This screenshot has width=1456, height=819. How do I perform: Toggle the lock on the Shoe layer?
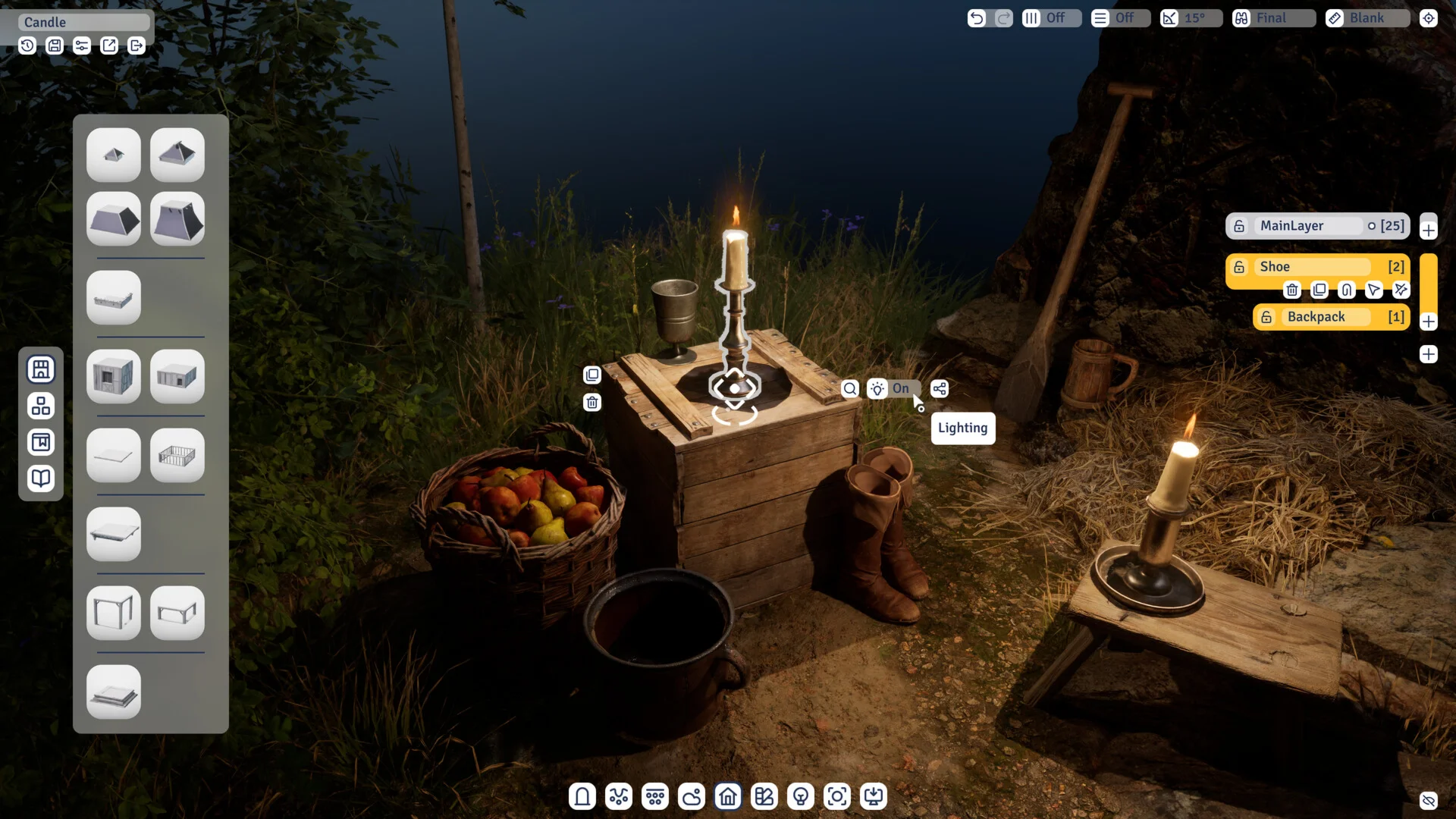(x=1239, y=267)
